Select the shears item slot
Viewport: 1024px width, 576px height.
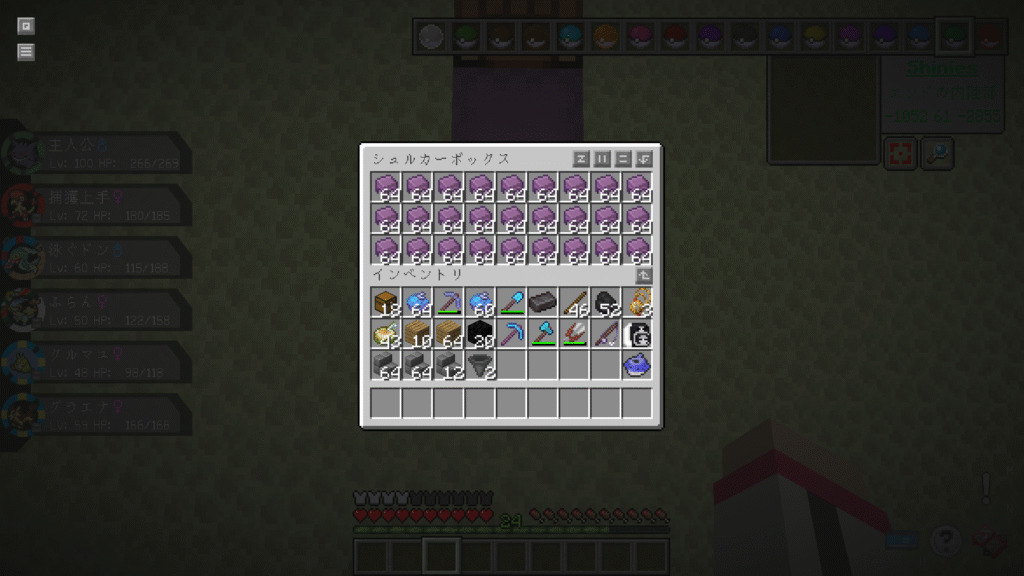[575, 334]
